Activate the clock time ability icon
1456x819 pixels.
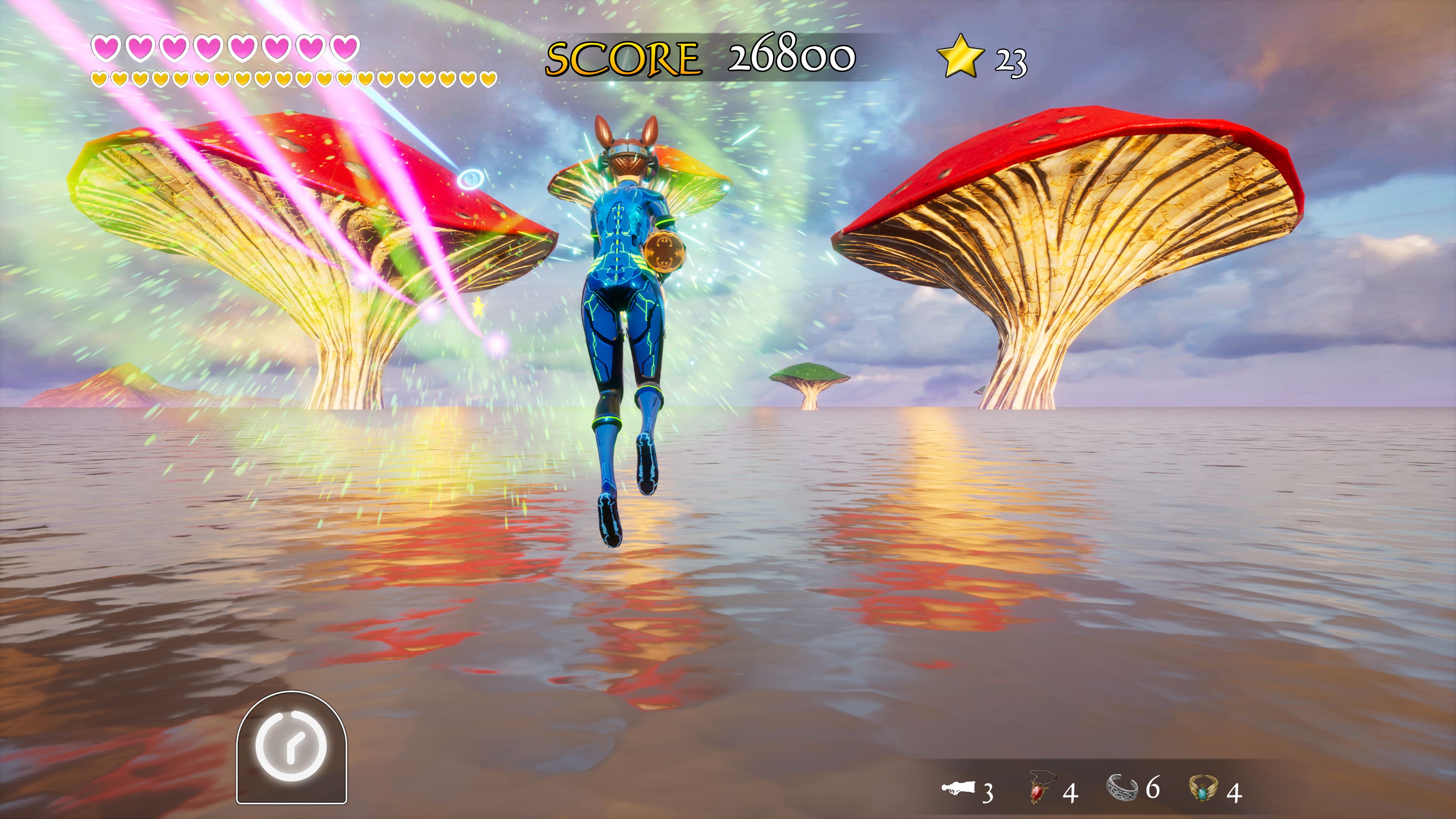click(291, 746)
